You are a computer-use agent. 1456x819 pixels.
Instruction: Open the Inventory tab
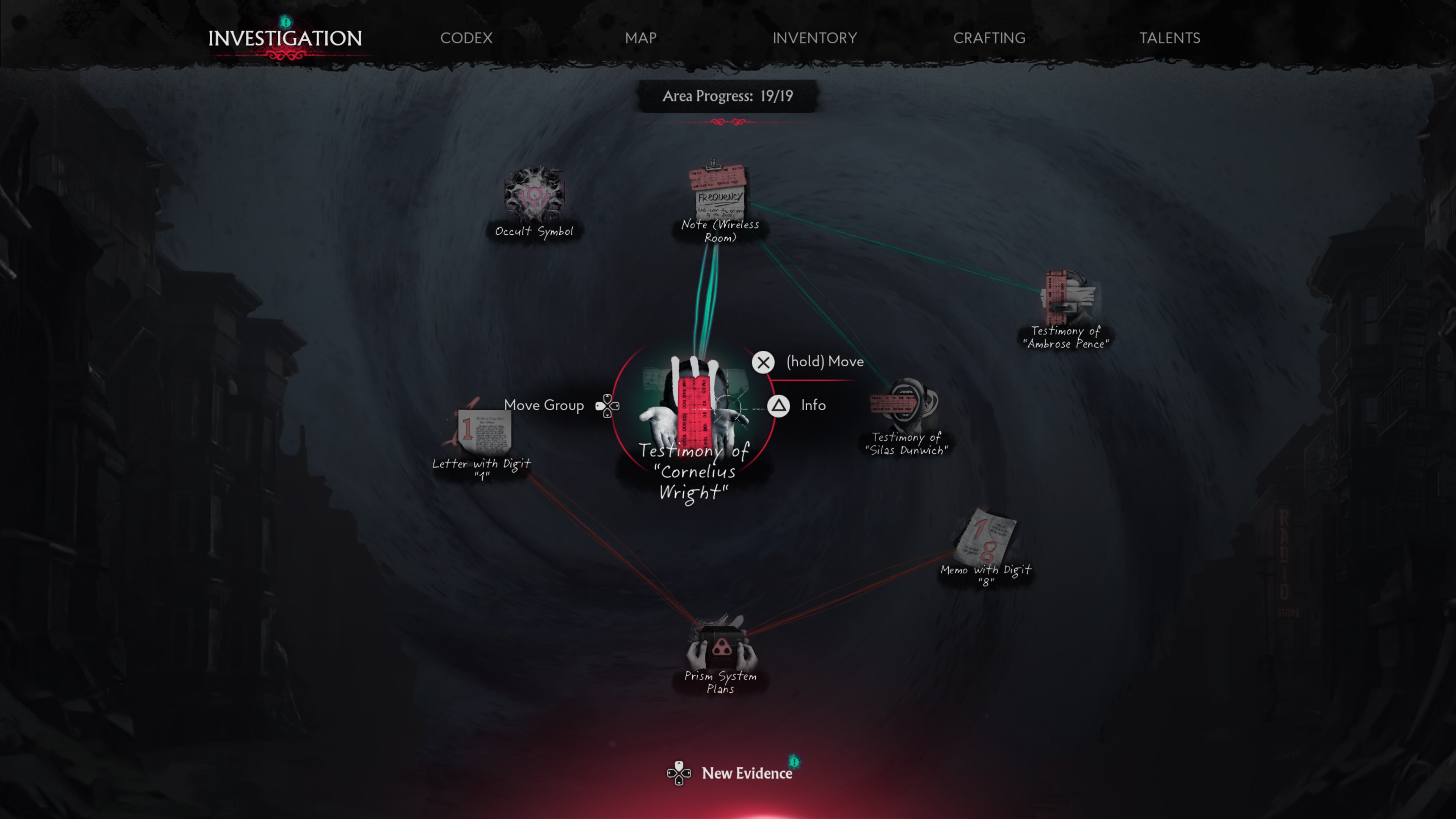(814, 38)
